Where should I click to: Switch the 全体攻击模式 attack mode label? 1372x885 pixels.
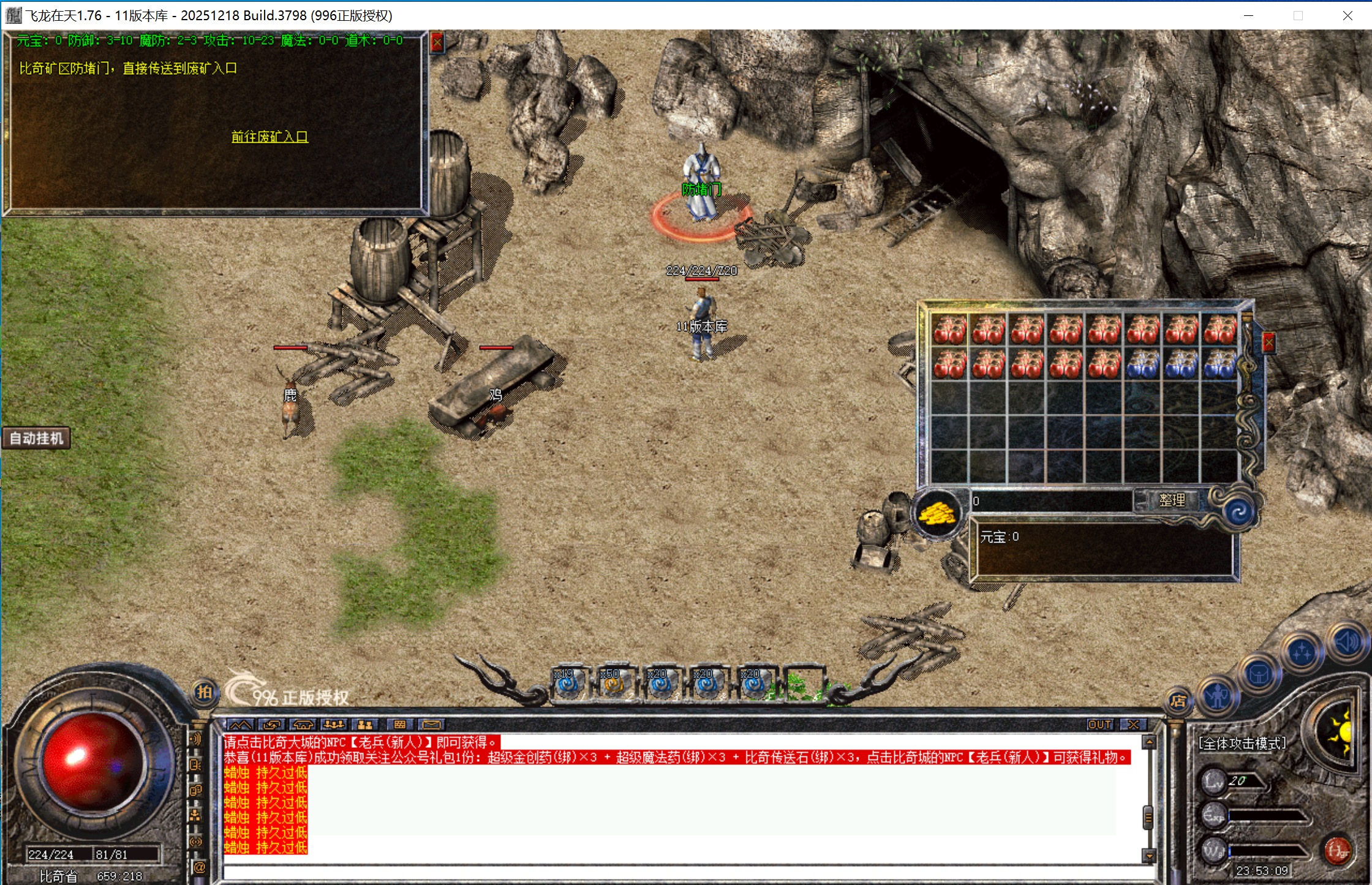(x=1242, y=744)
